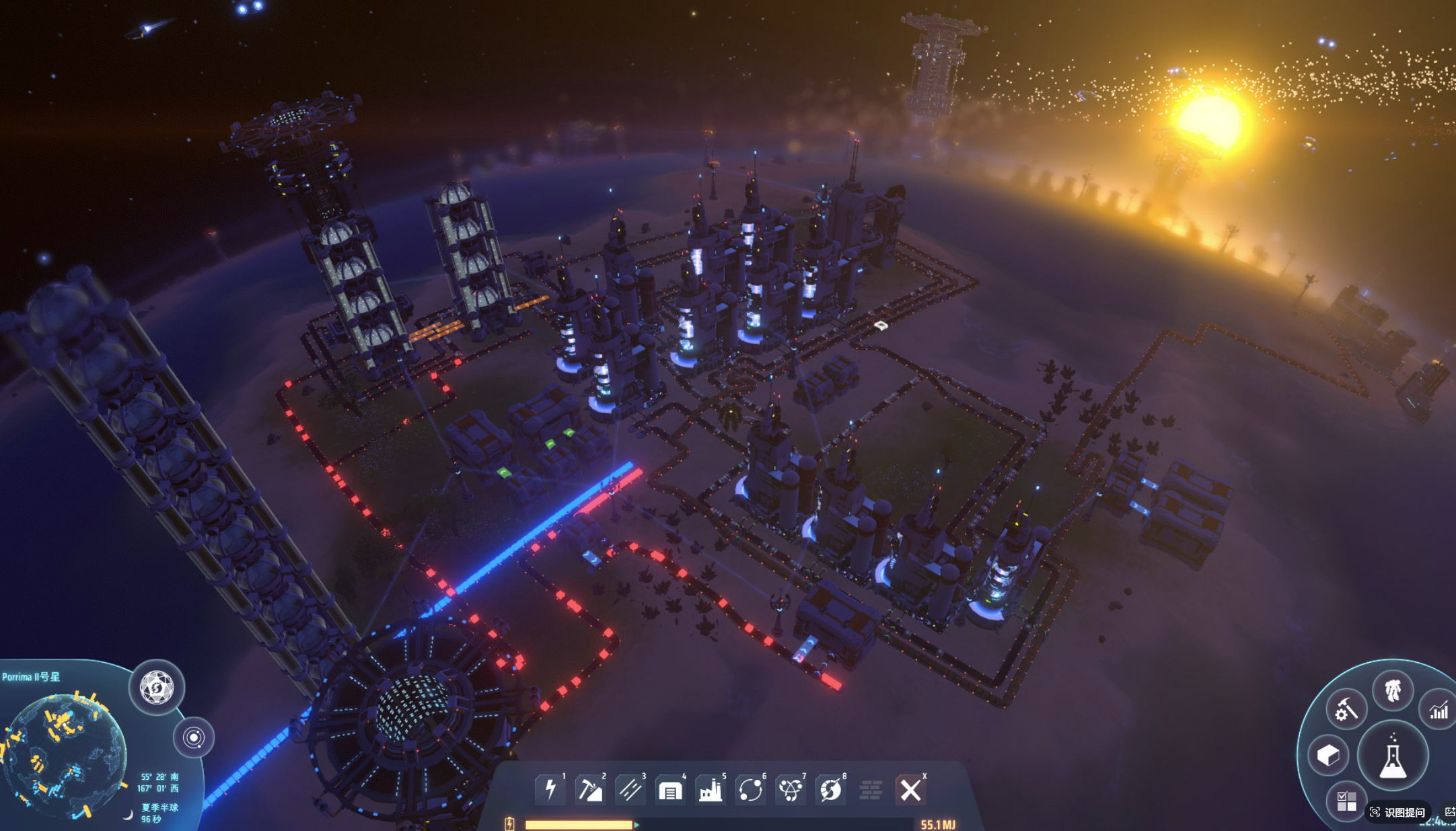Choose the atom research build category

point(791,790)
